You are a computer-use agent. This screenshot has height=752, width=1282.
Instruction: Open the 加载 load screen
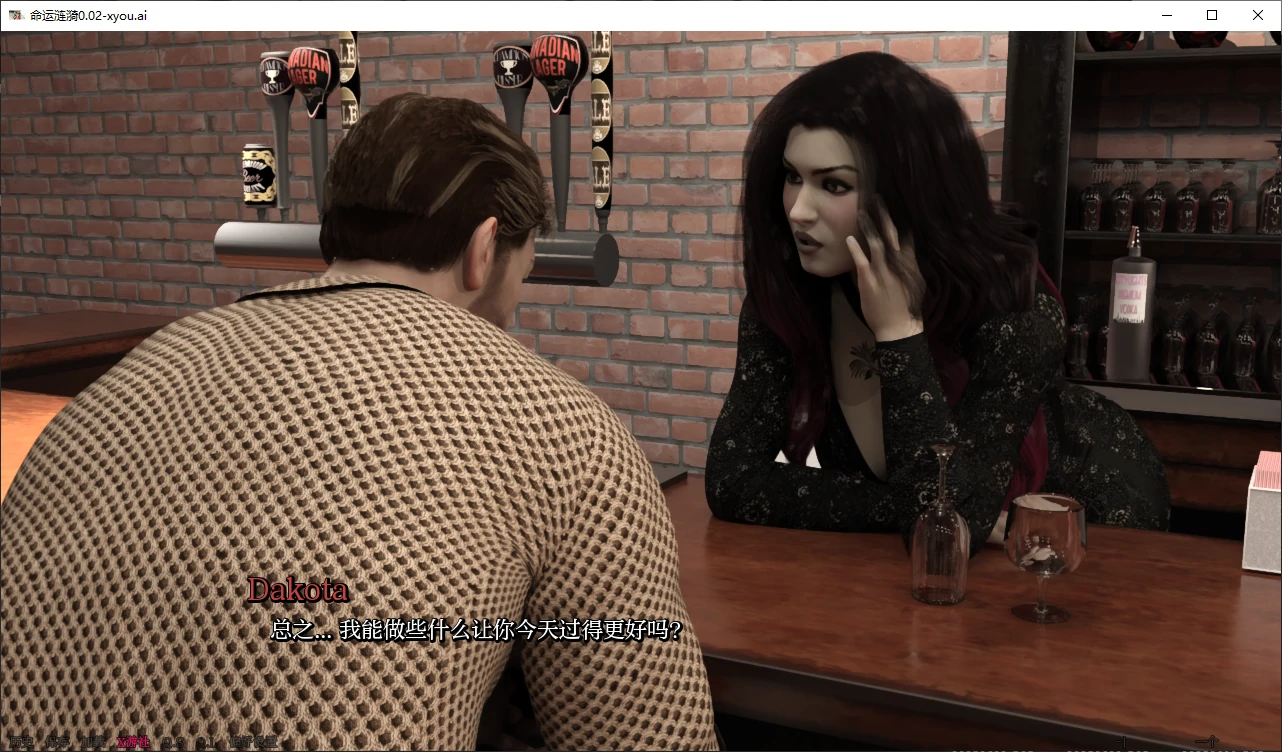[94, 741]
